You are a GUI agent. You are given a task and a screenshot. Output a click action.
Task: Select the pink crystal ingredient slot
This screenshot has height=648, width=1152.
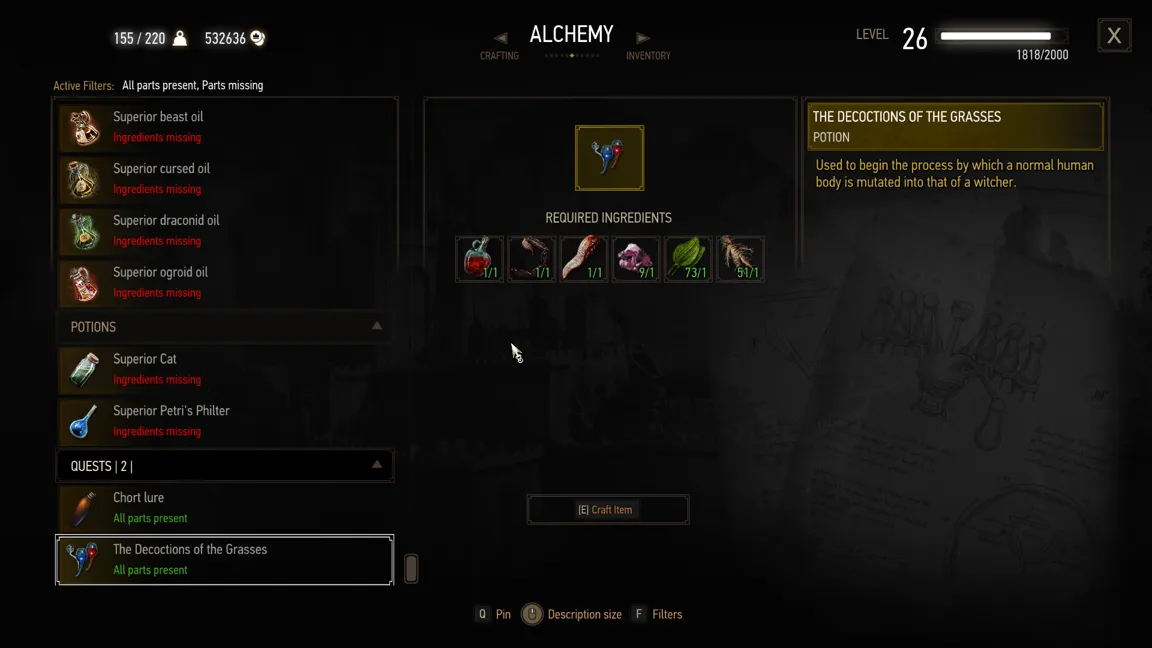[635, 259]
